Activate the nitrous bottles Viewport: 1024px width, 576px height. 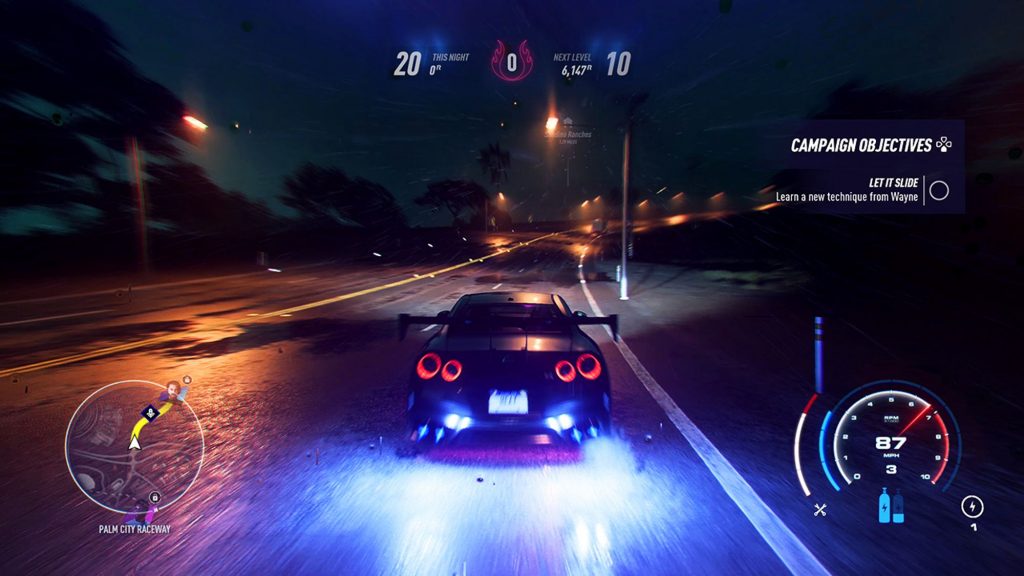click(890, 506)
